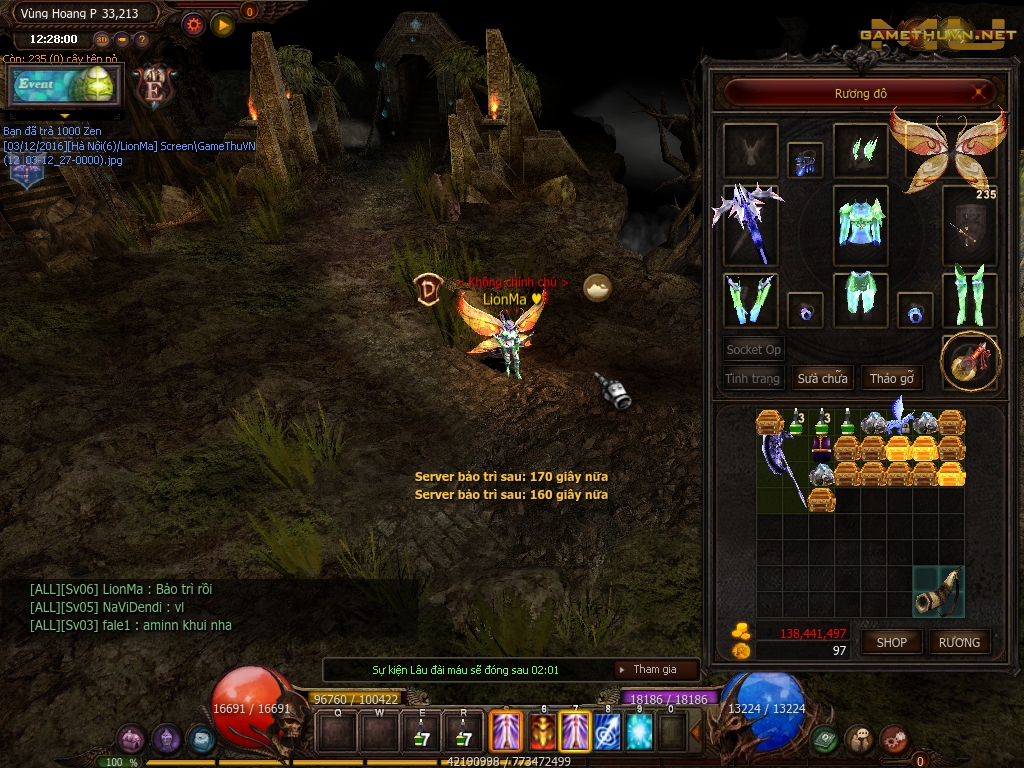The width and height of the screenshot is (1024, 768).
Task: Open the Socket Op button
Action: pyautogui.click(x=754, y=350)
